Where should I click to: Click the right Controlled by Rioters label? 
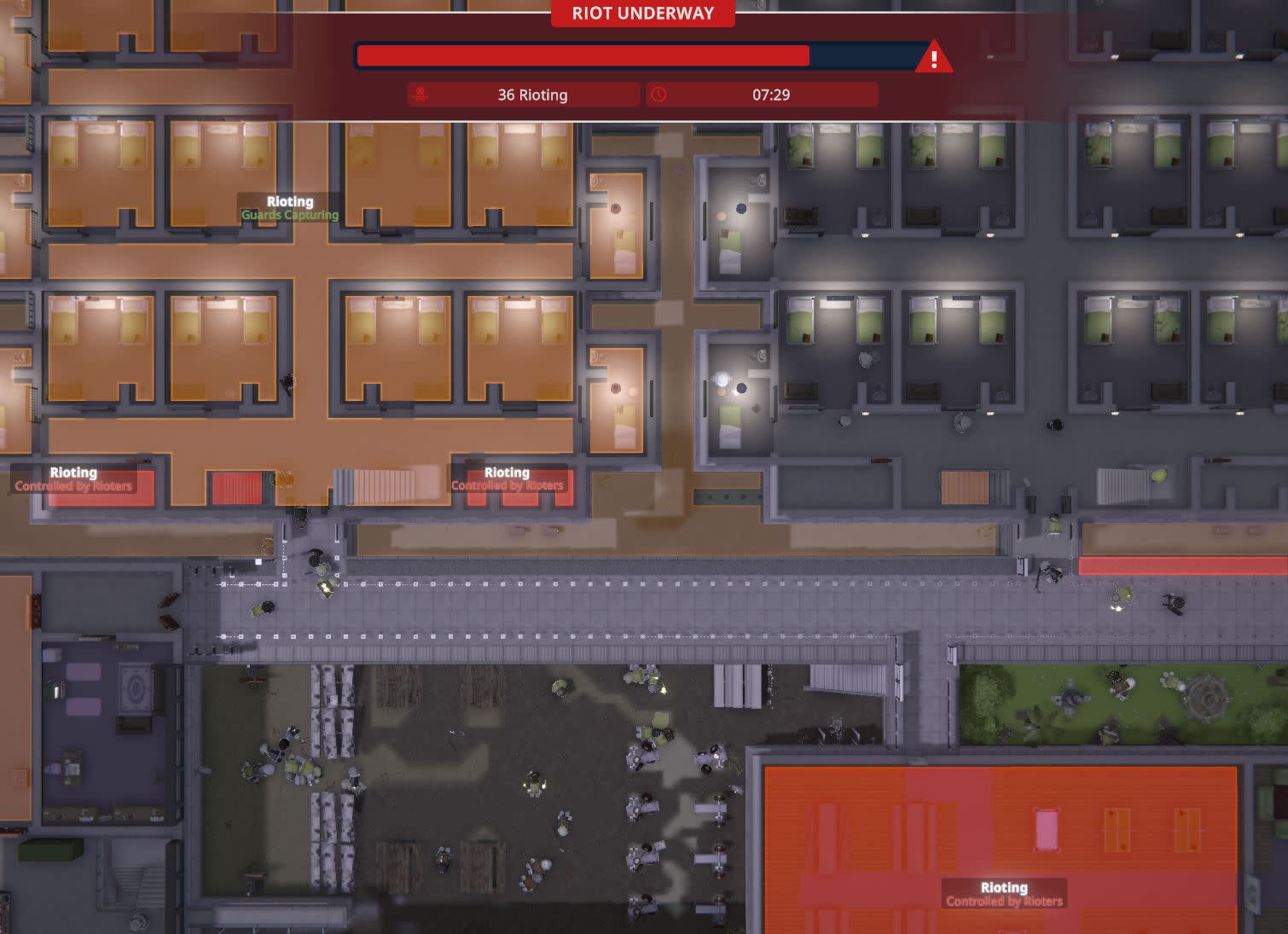(507, 484)
